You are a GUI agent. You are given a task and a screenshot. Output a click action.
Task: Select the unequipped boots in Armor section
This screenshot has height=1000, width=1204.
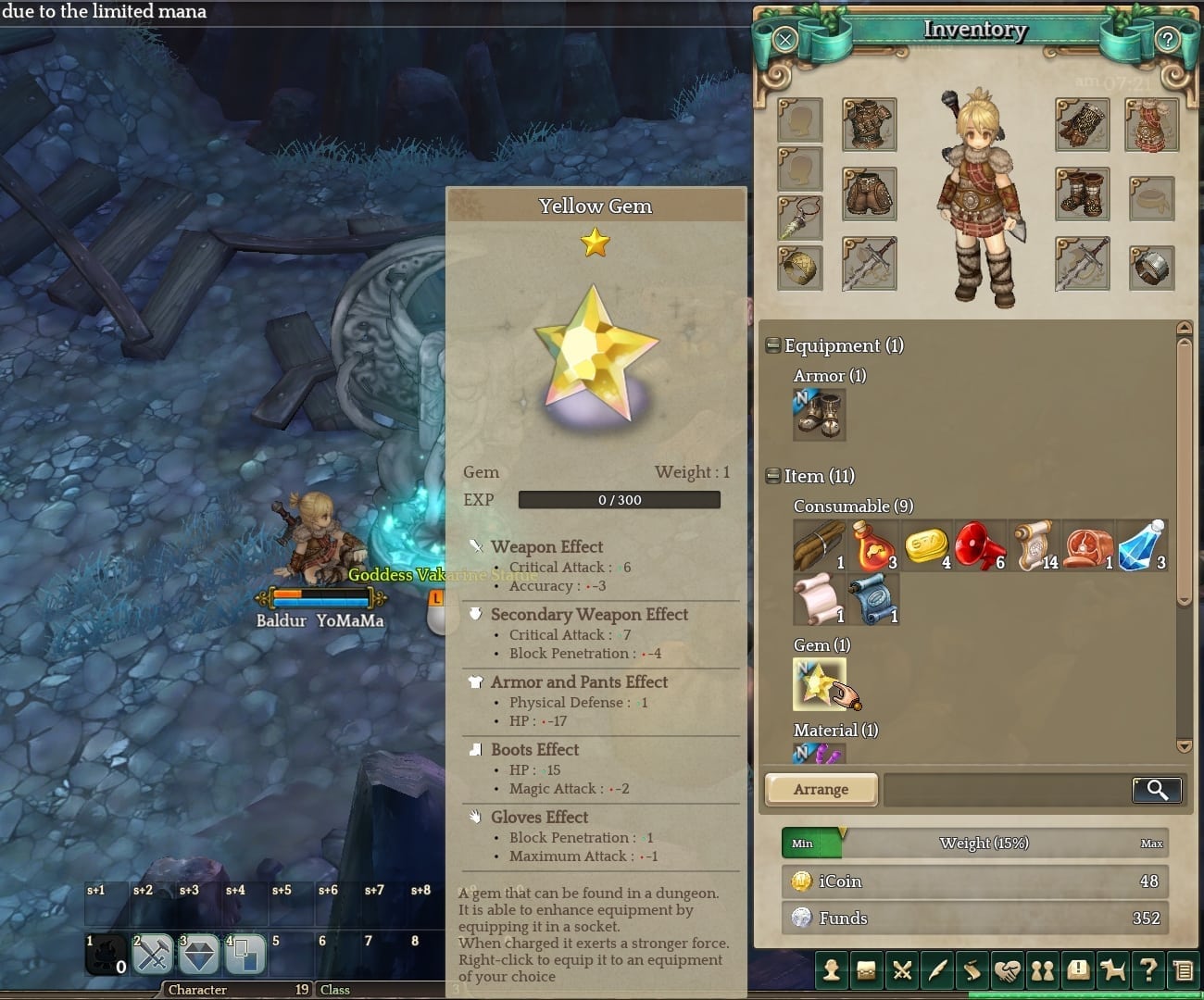(x=819, y=414)
